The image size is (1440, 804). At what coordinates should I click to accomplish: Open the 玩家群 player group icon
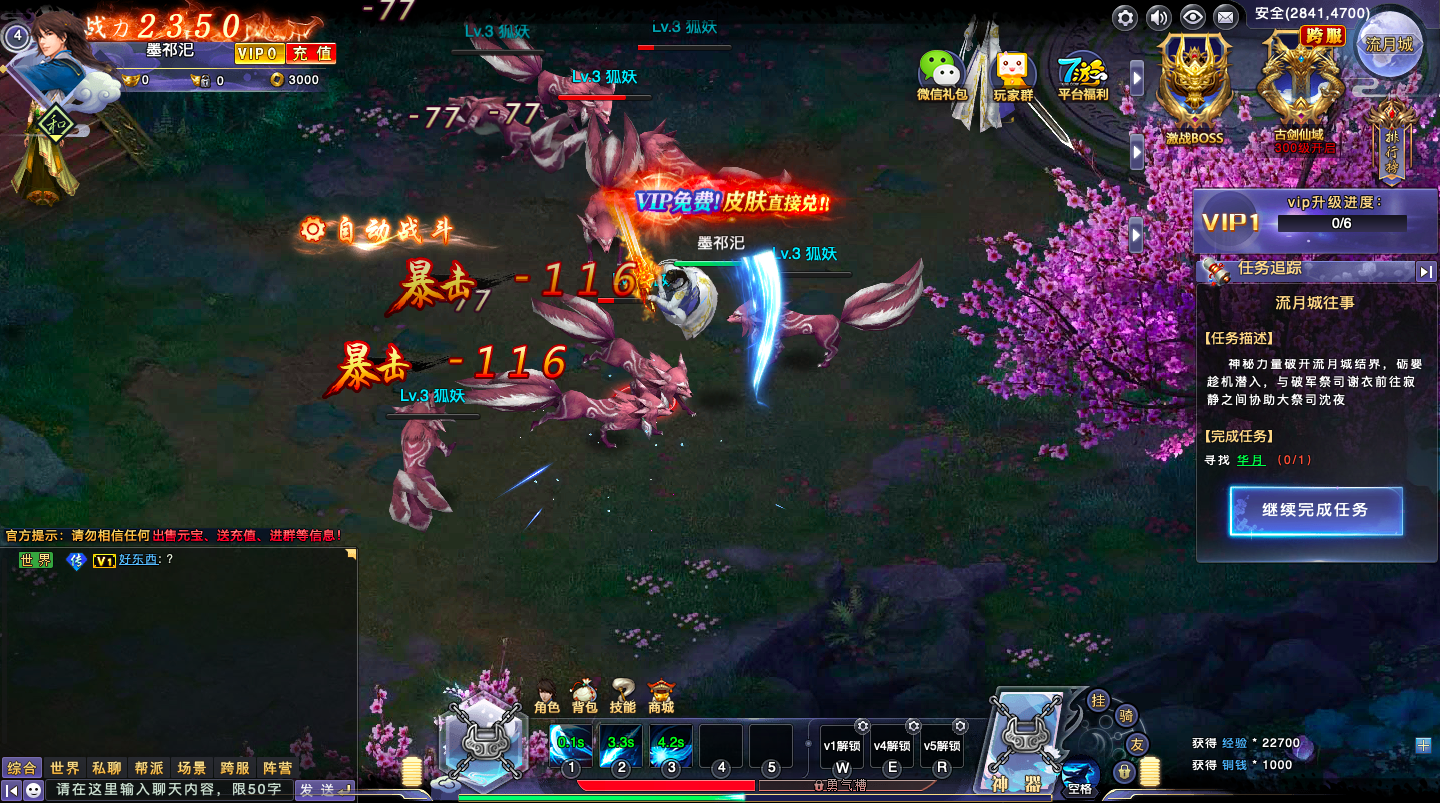[1012, 76]
